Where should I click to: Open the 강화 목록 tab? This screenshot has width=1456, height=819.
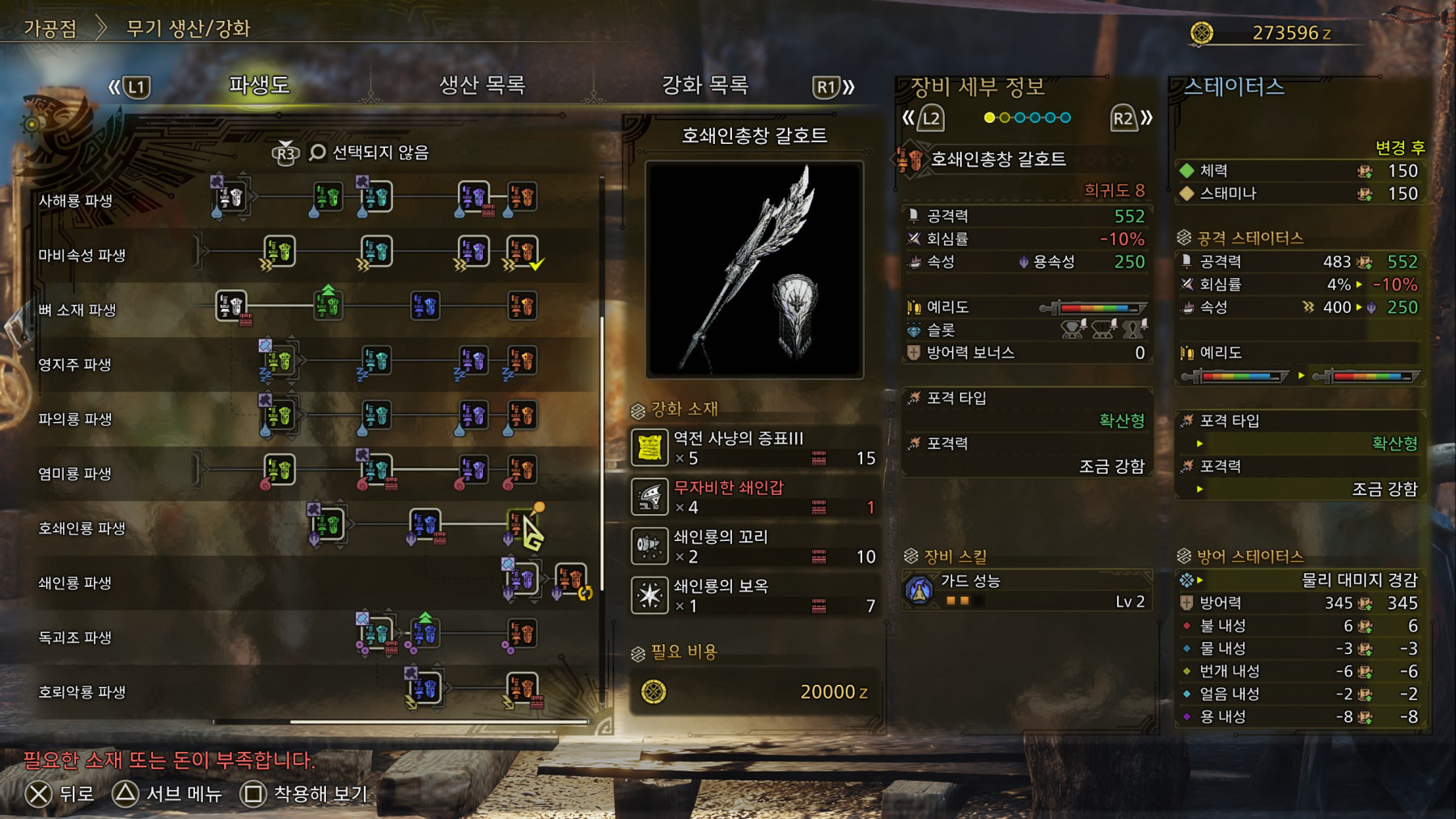tap(703, 85)
